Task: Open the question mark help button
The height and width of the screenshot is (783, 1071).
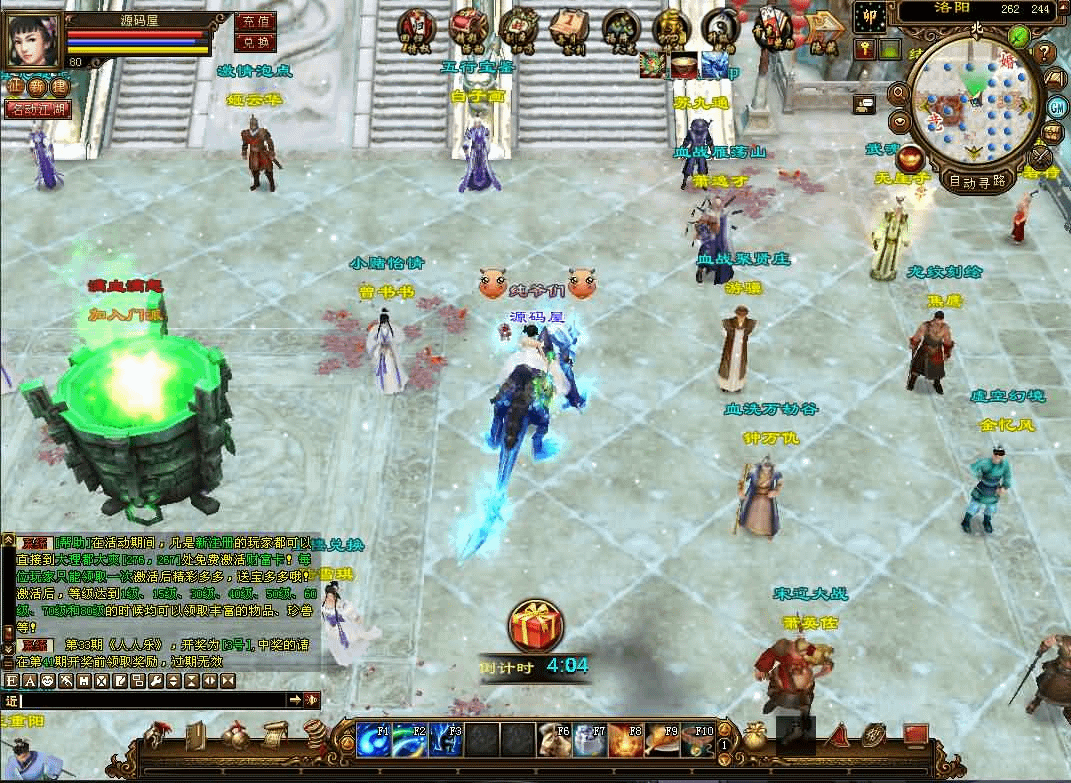Action: [1045, 52]
